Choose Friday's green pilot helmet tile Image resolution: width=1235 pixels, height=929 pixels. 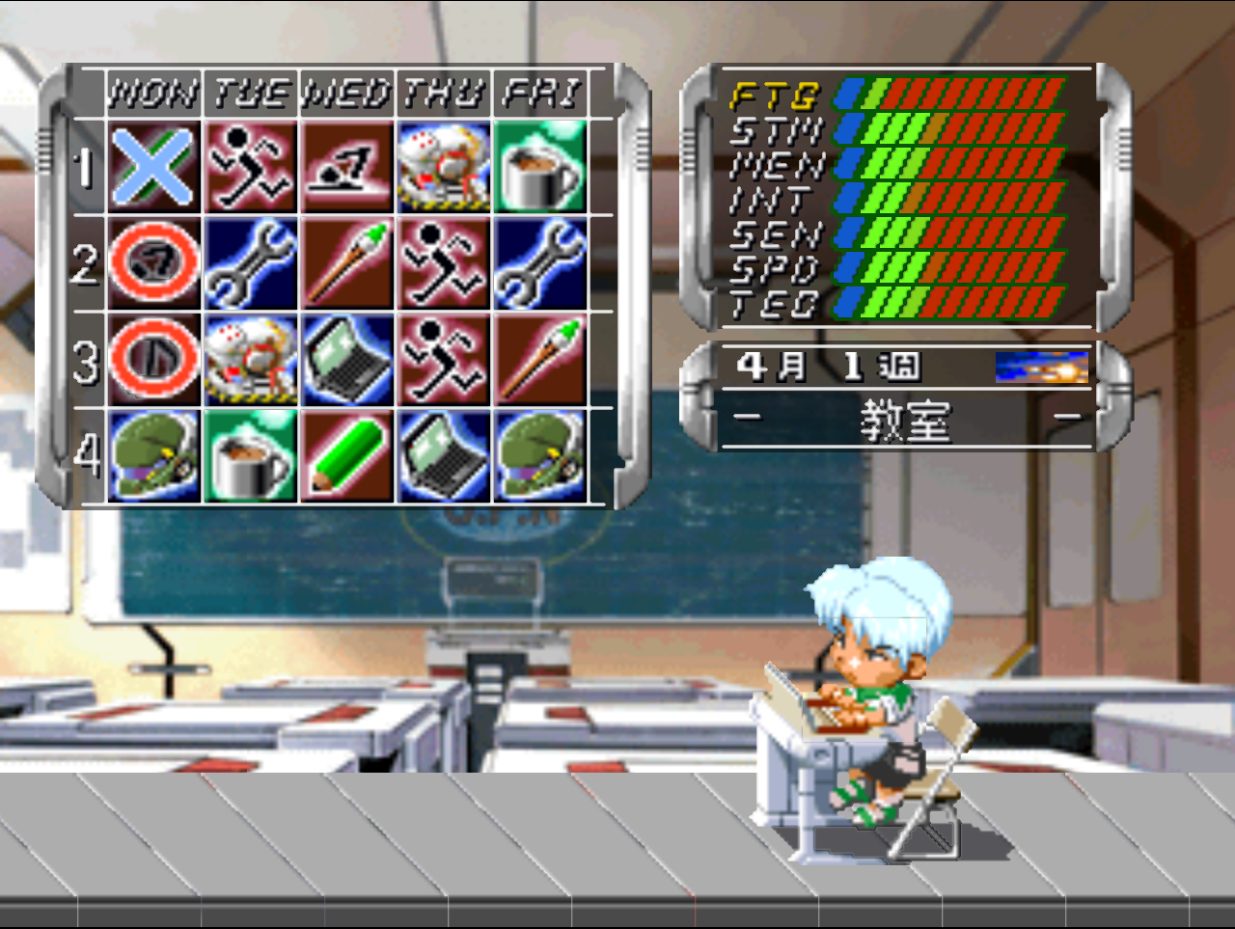coord(540,455)
